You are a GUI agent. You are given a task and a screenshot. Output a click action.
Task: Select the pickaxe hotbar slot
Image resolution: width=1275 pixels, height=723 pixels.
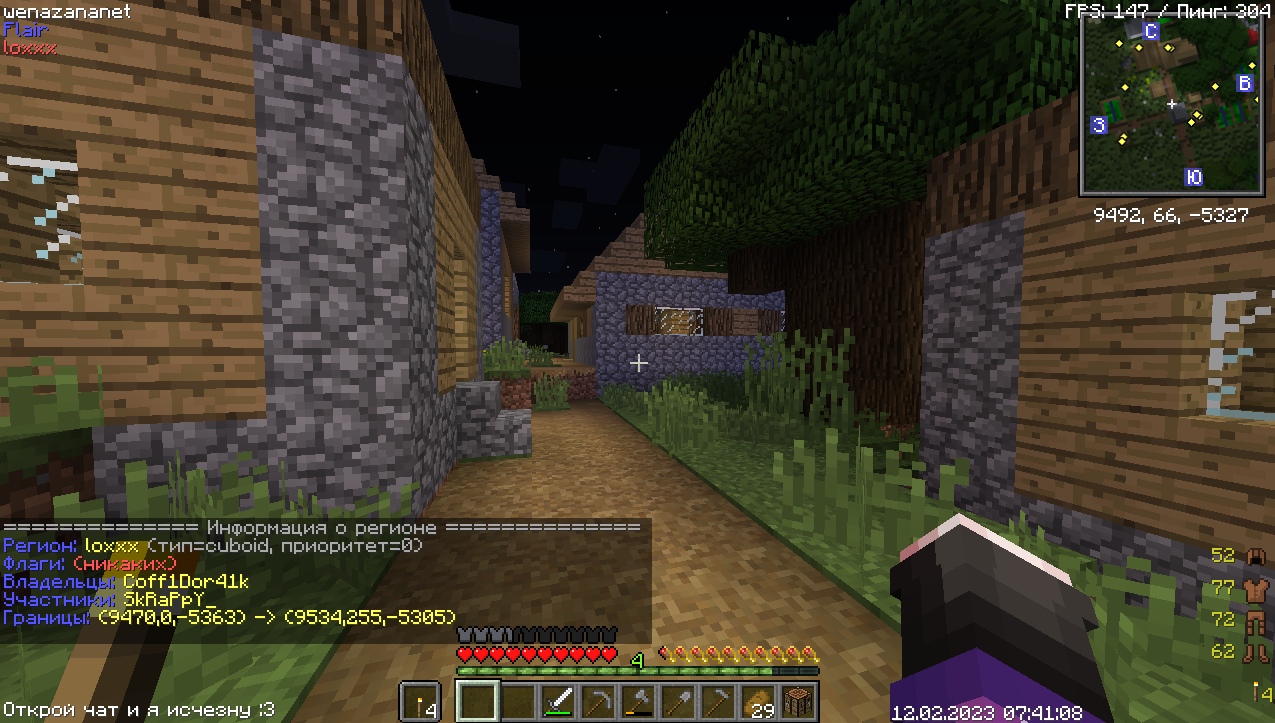coord(598,701)
